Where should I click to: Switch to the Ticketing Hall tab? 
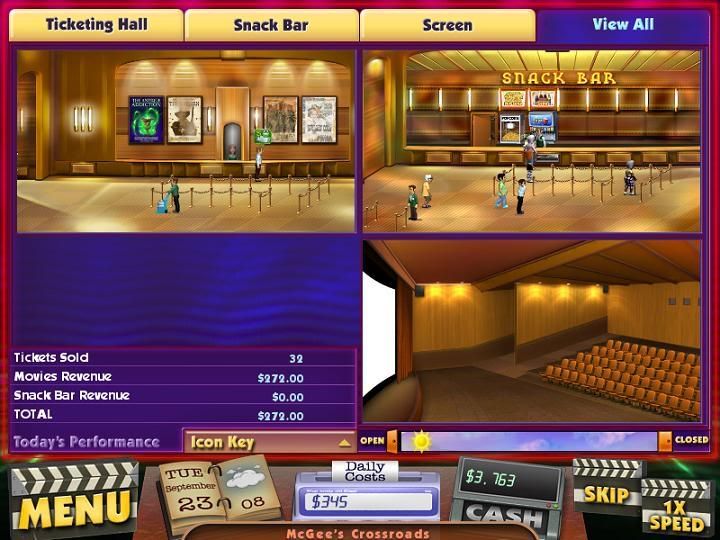(x=96, y=25)
